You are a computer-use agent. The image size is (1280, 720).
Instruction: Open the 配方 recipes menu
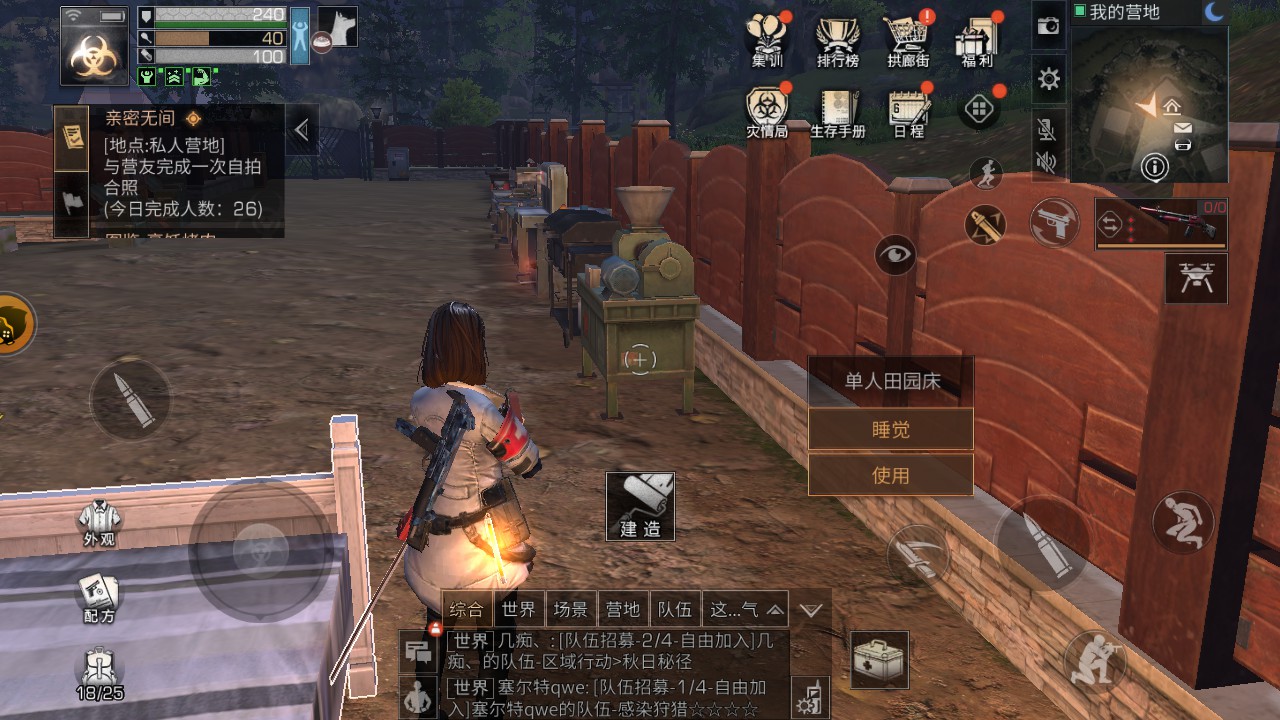point(99,597)
